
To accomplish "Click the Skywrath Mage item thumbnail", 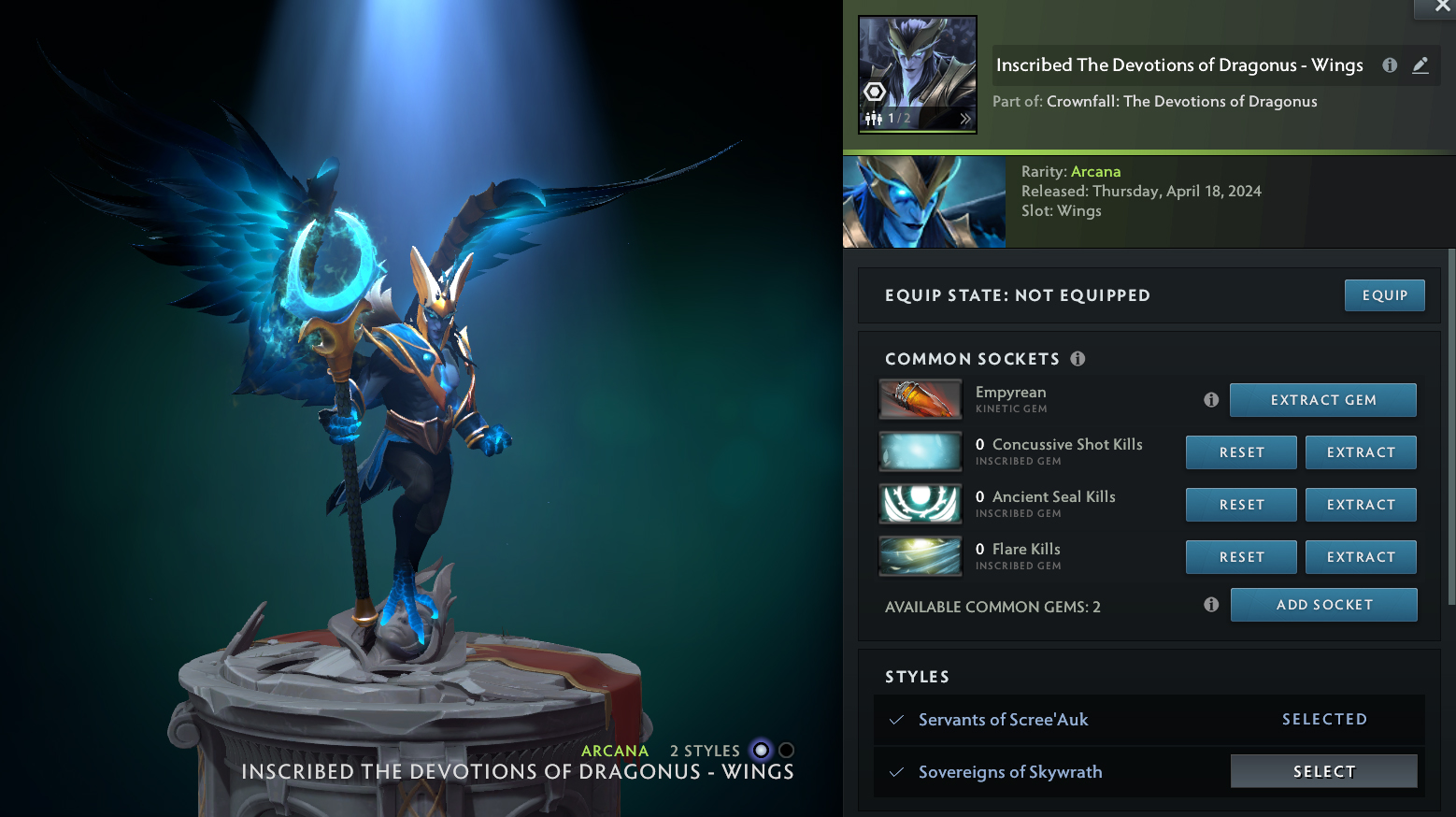I will tap(918, 75).
